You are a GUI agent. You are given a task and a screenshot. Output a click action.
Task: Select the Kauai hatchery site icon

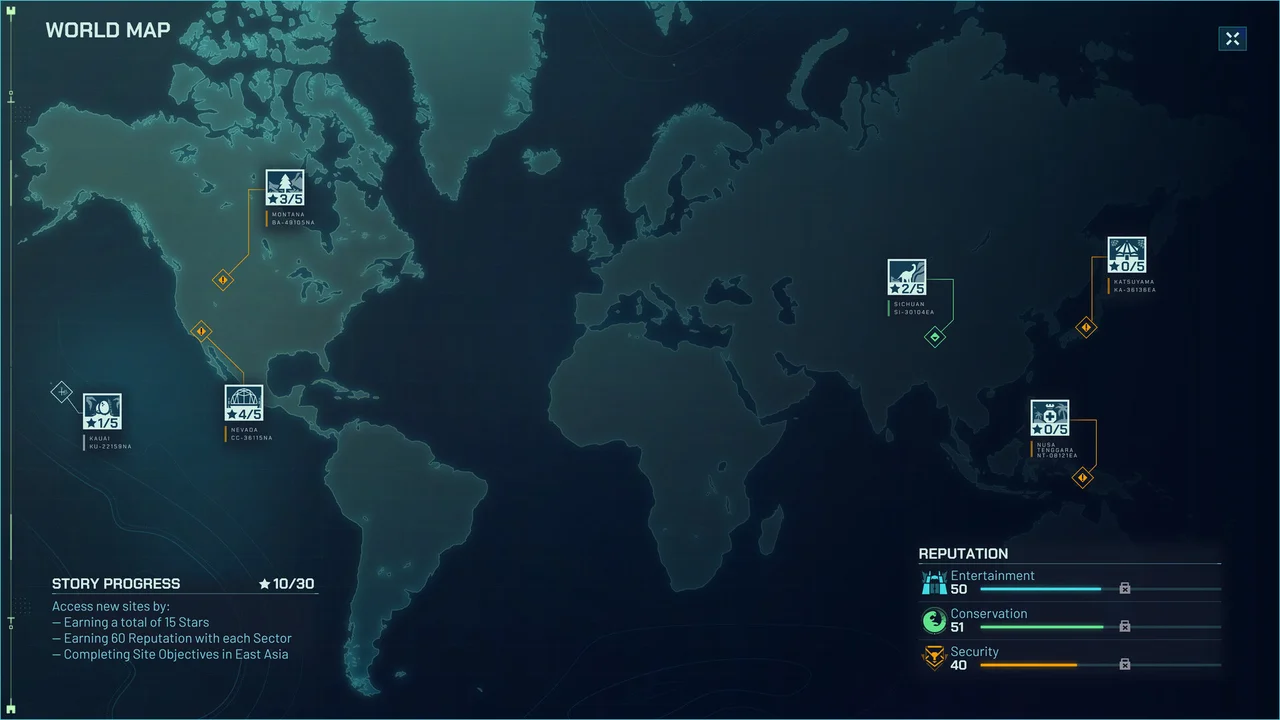pyautogui.click(x=101, y=411)
